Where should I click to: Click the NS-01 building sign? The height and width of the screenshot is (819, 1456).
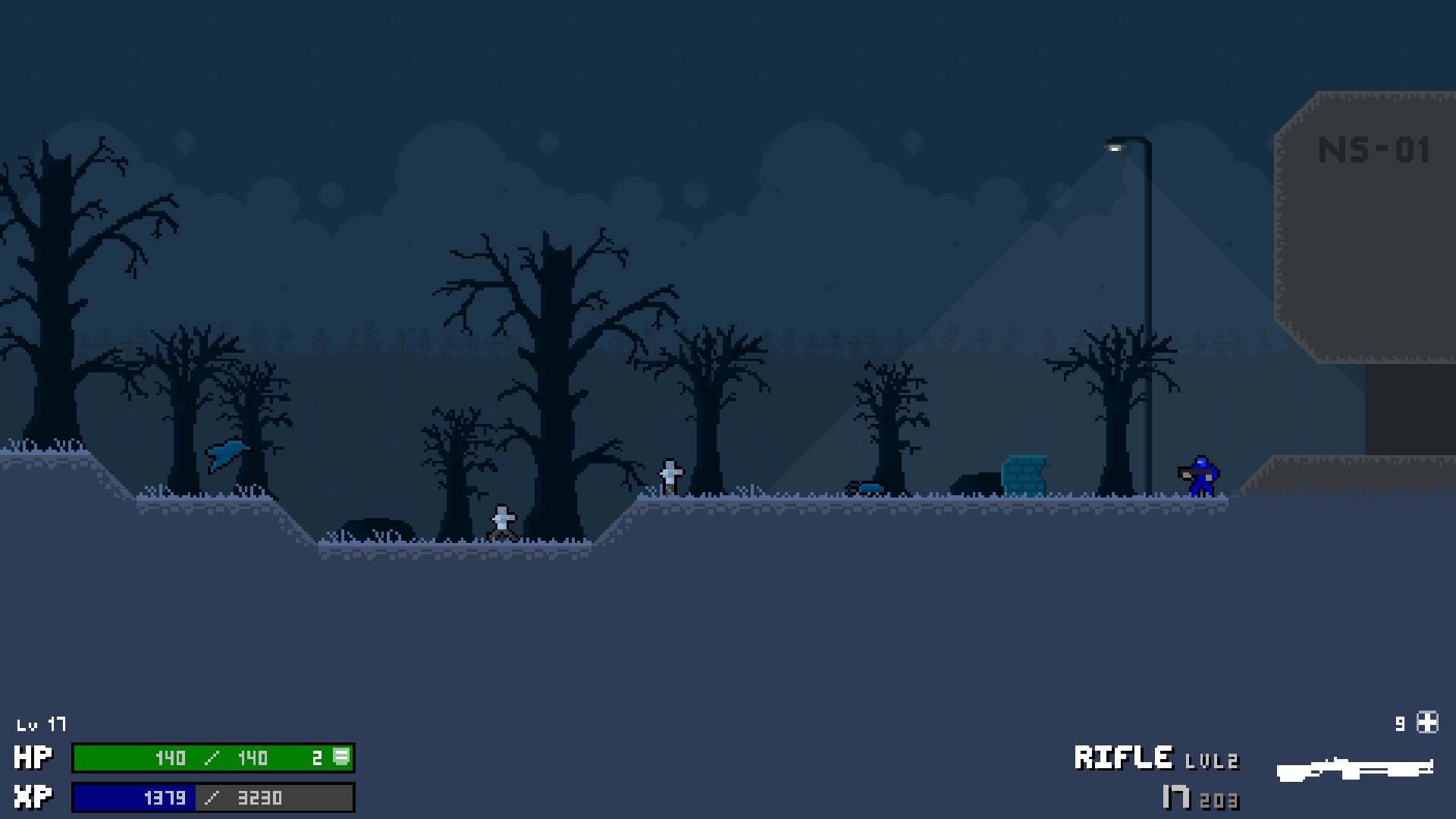tap(1374, 150)
